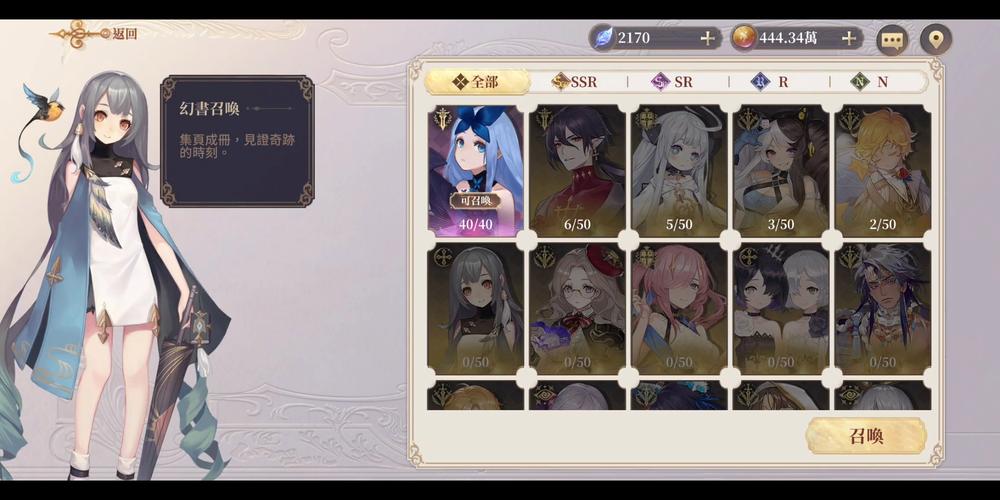Viewport: 1000px width, 500px height.
Task: Switch to the 全部 tab
Action: click(x=474, y=82)
